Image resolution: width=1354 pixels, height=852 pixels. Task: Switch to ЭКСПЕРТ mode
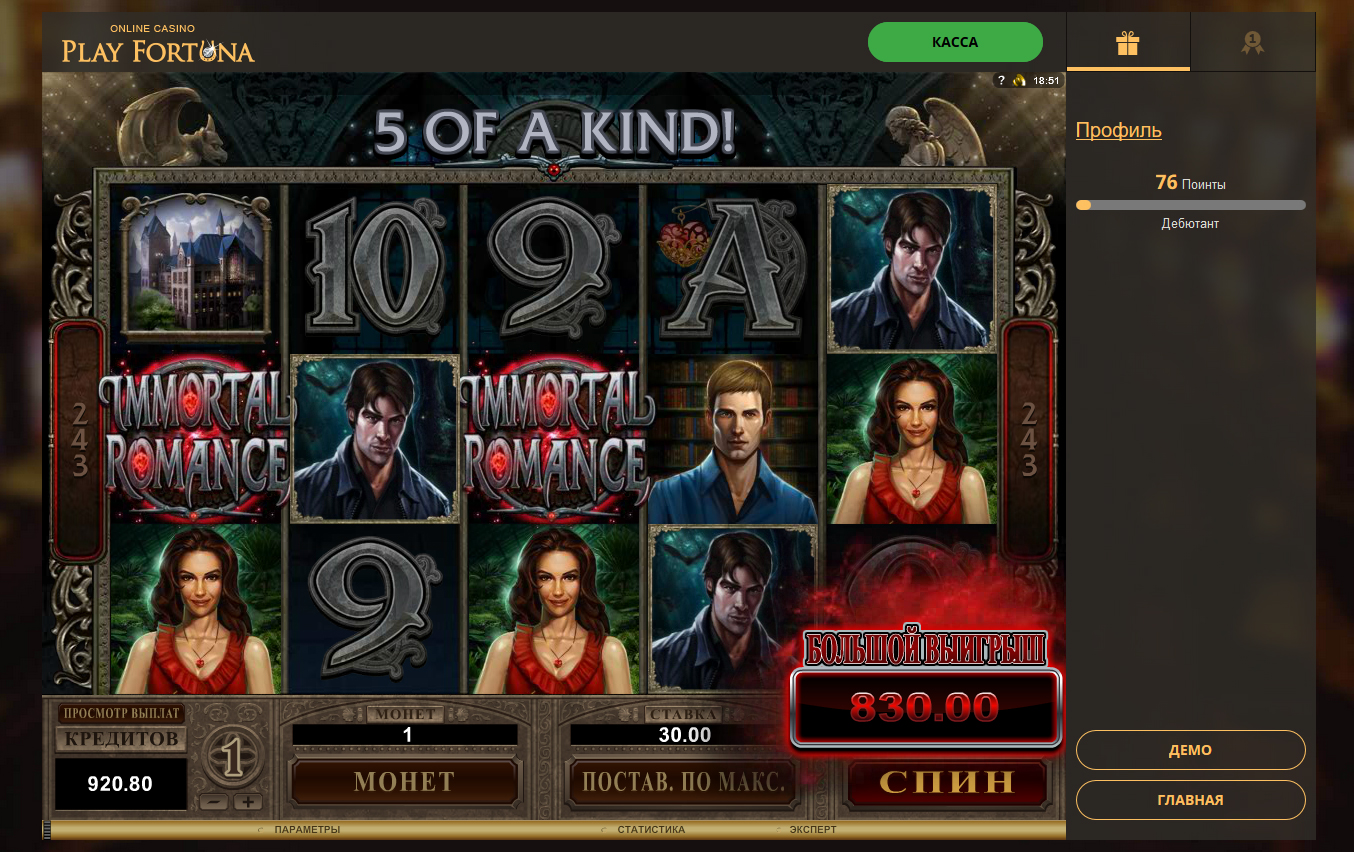[x=812, y=830]
